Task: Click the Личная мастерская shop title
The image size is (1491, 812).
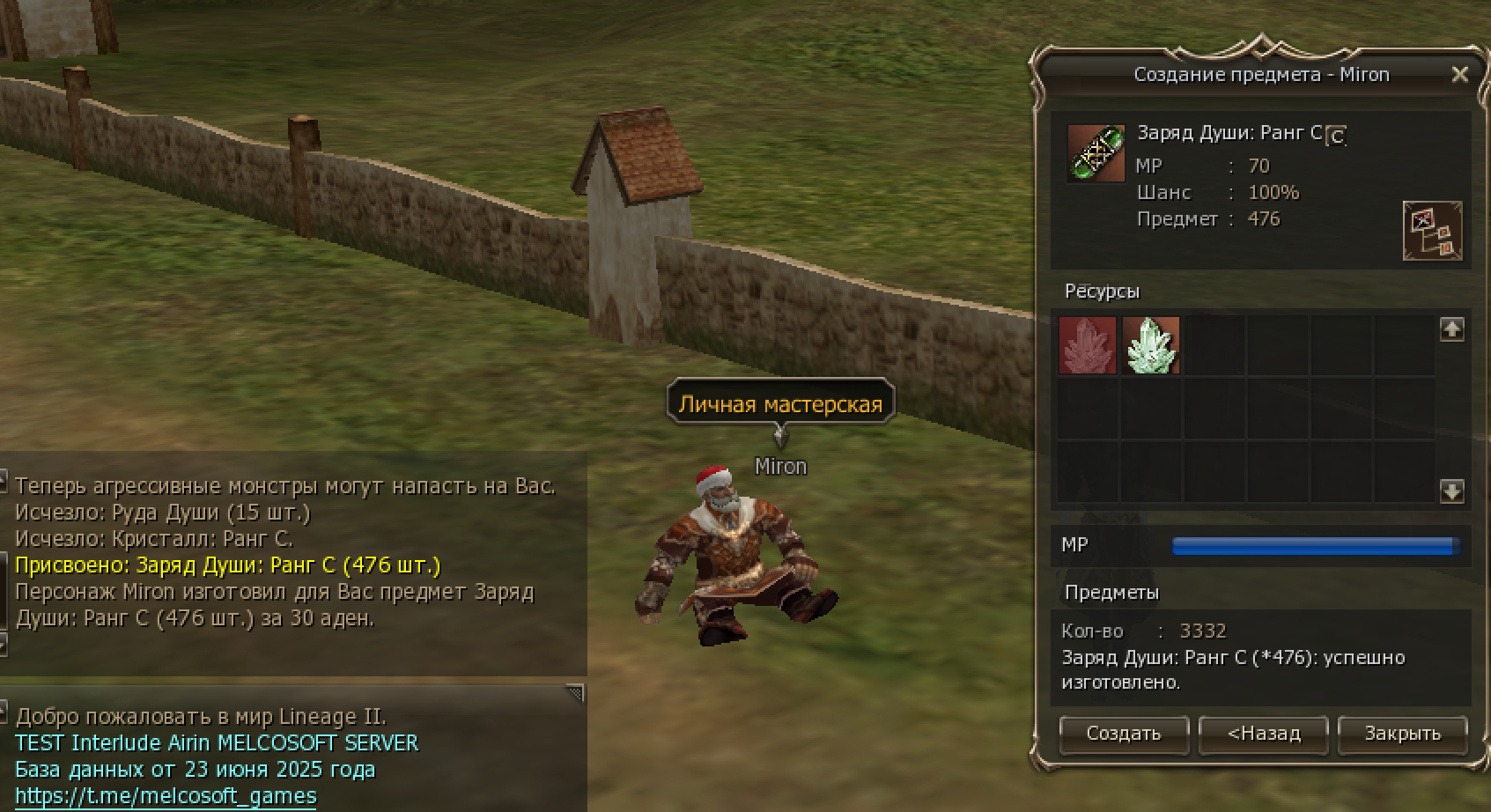Action: click(x=780, y=404)
